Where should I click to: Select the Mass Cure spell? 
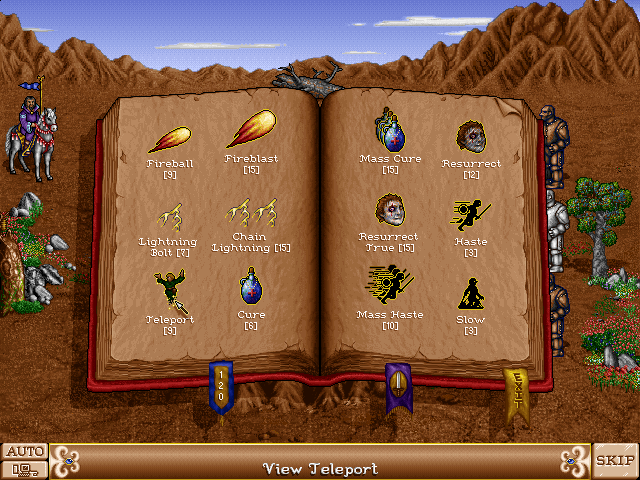click(390, 130)
